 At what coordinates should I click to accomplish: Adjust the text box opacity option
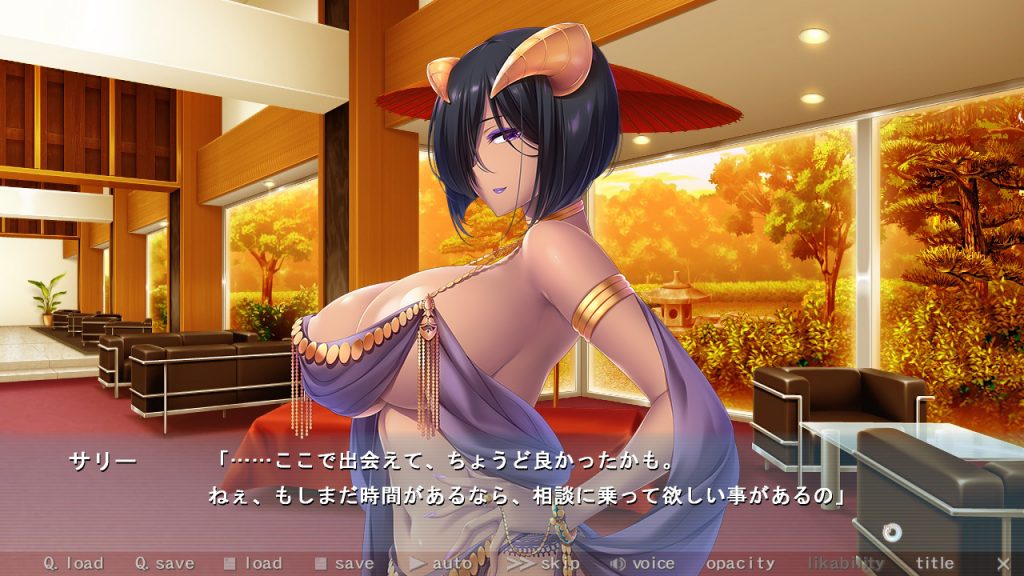(x=740, y=563)
